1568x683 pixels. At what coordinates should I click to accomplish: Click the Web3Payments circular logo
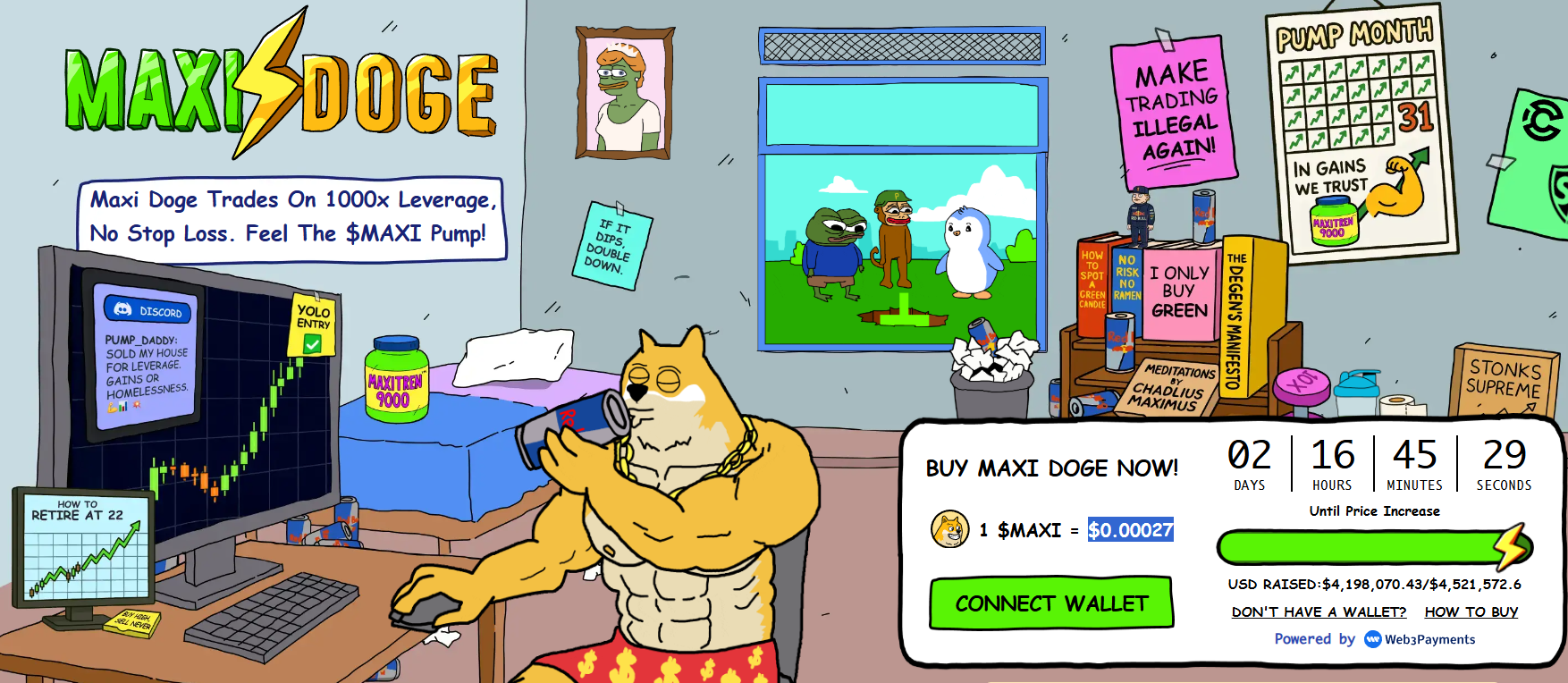(x=1371, y=639)
